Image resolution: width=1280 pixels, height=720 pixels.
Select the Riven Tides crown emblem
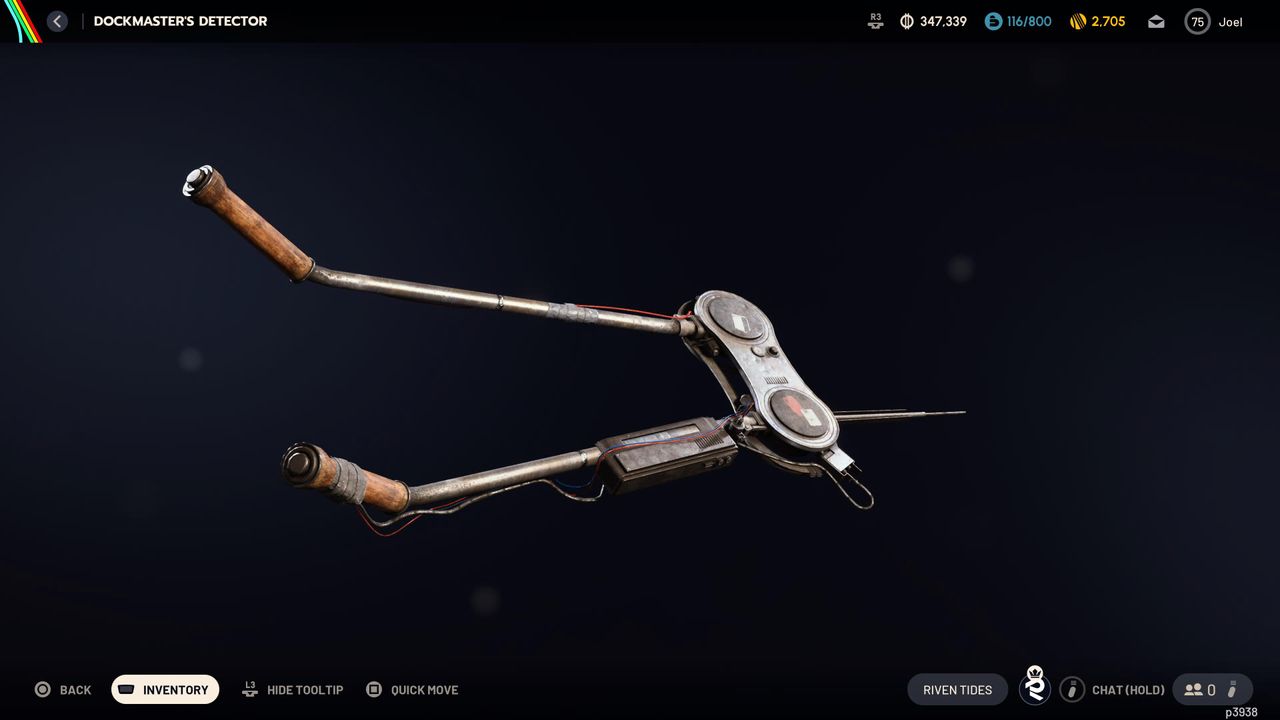pos(1035,689)
